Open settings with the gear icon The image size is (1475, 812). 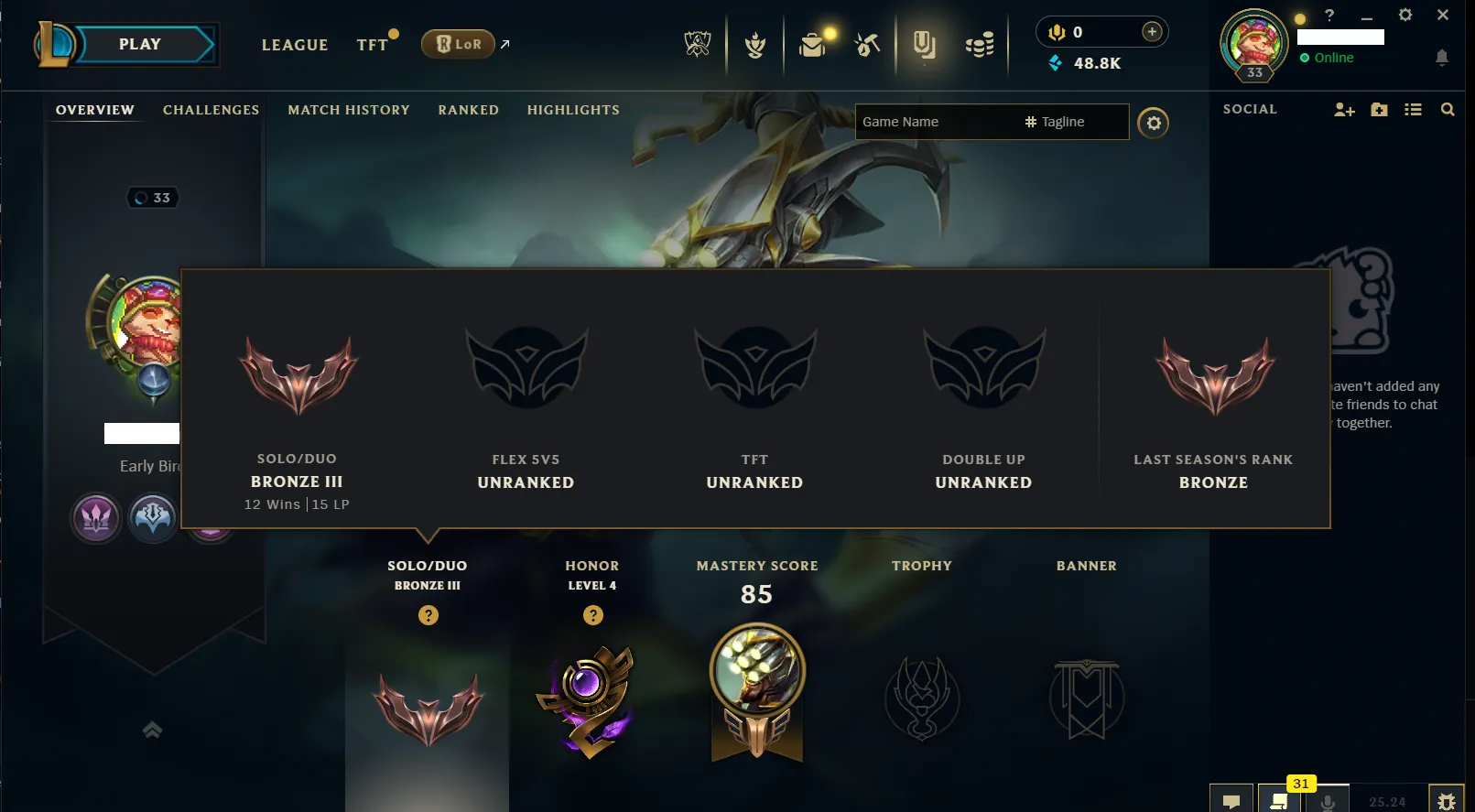click(x=1406, y=15)
